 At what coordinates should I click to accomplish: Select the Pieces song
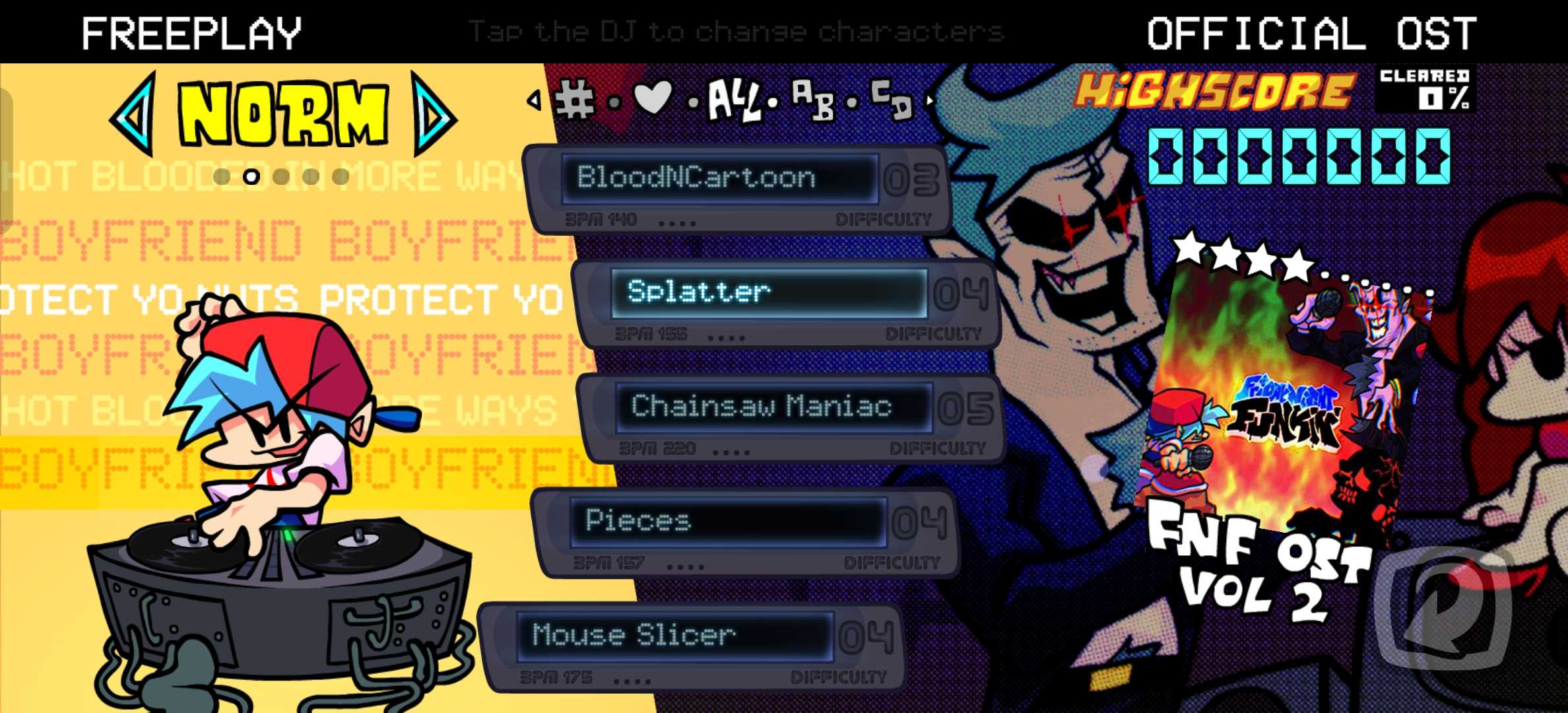click(x=727, y=522)
